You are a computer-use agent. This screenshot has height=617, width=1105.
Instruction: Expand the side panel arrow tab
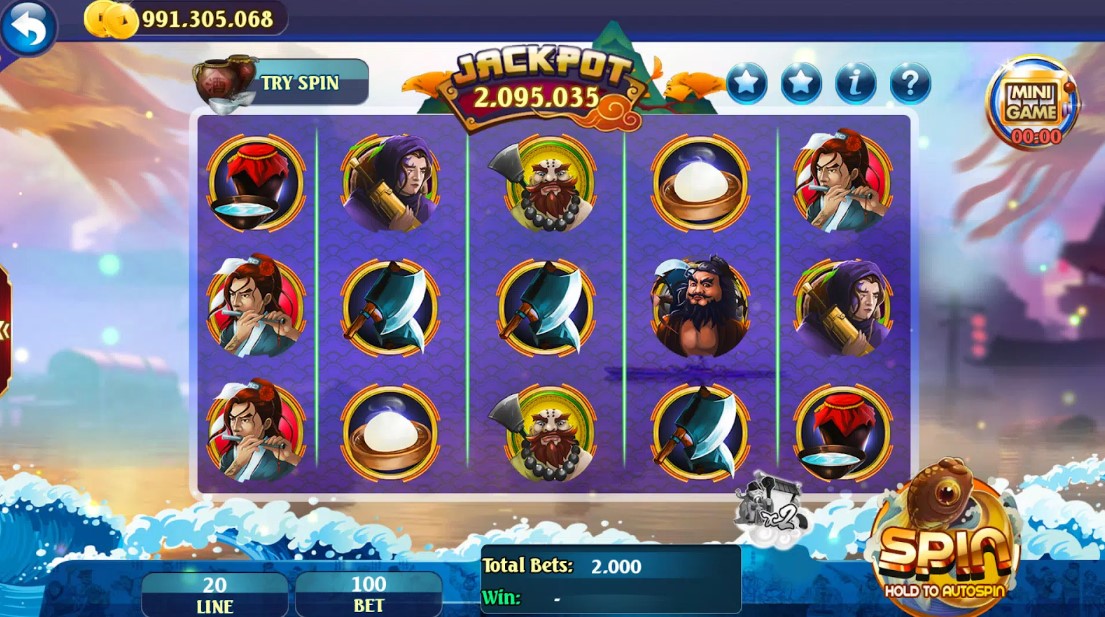pyautogui.click(x=4, y=331)
